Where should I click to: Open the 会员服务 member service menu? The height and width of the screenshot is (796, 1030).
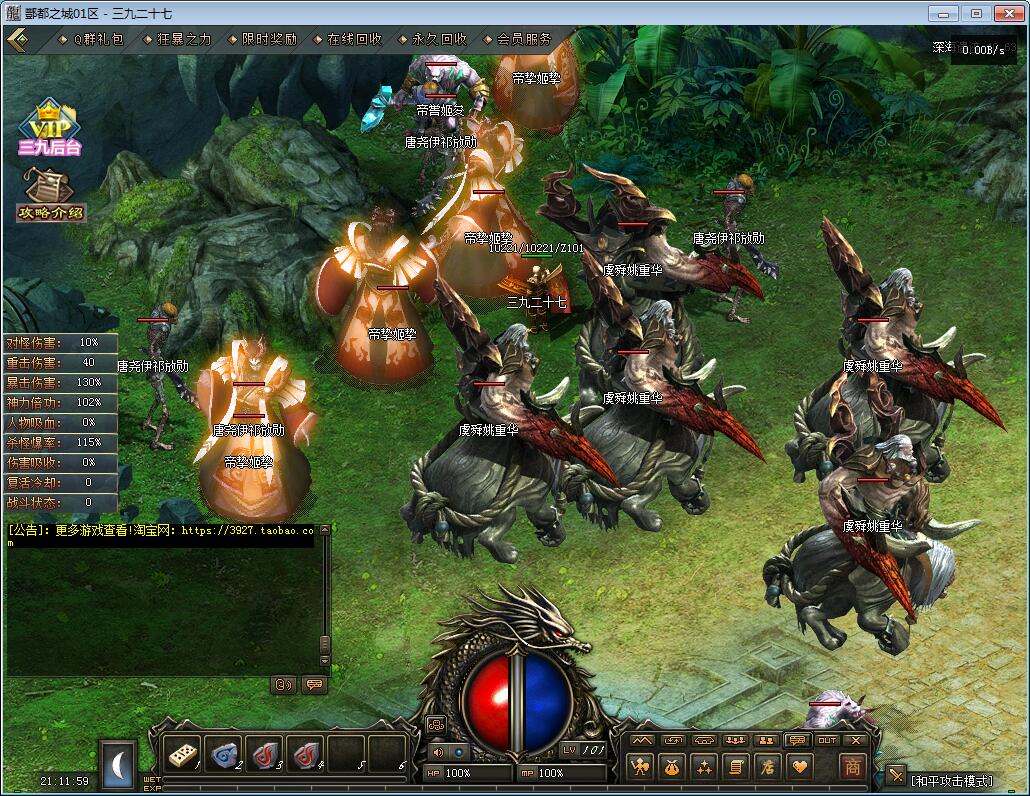click(524, 39)
